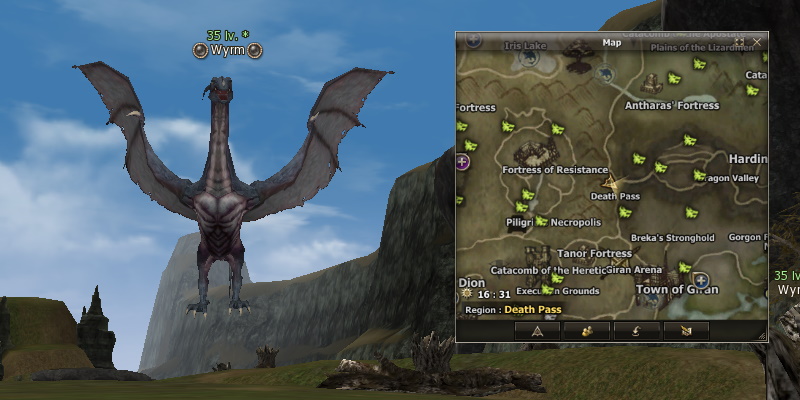Click the flag button below the map
Screen dimensions: 800x400
[x=685, y=330]
